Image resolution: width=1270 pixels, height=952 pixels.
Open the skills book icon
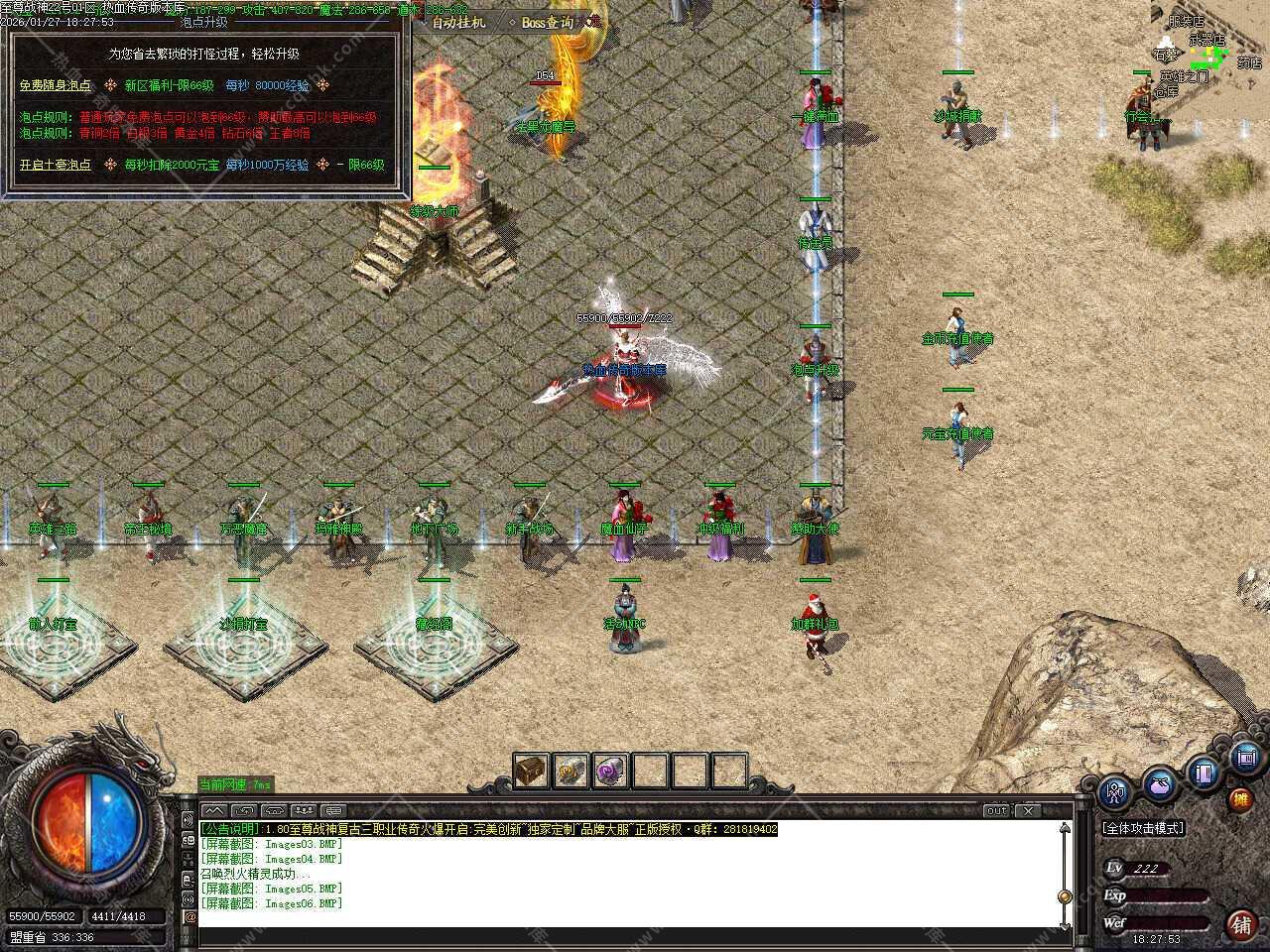pyautogui.click(x=1205, y=773)
